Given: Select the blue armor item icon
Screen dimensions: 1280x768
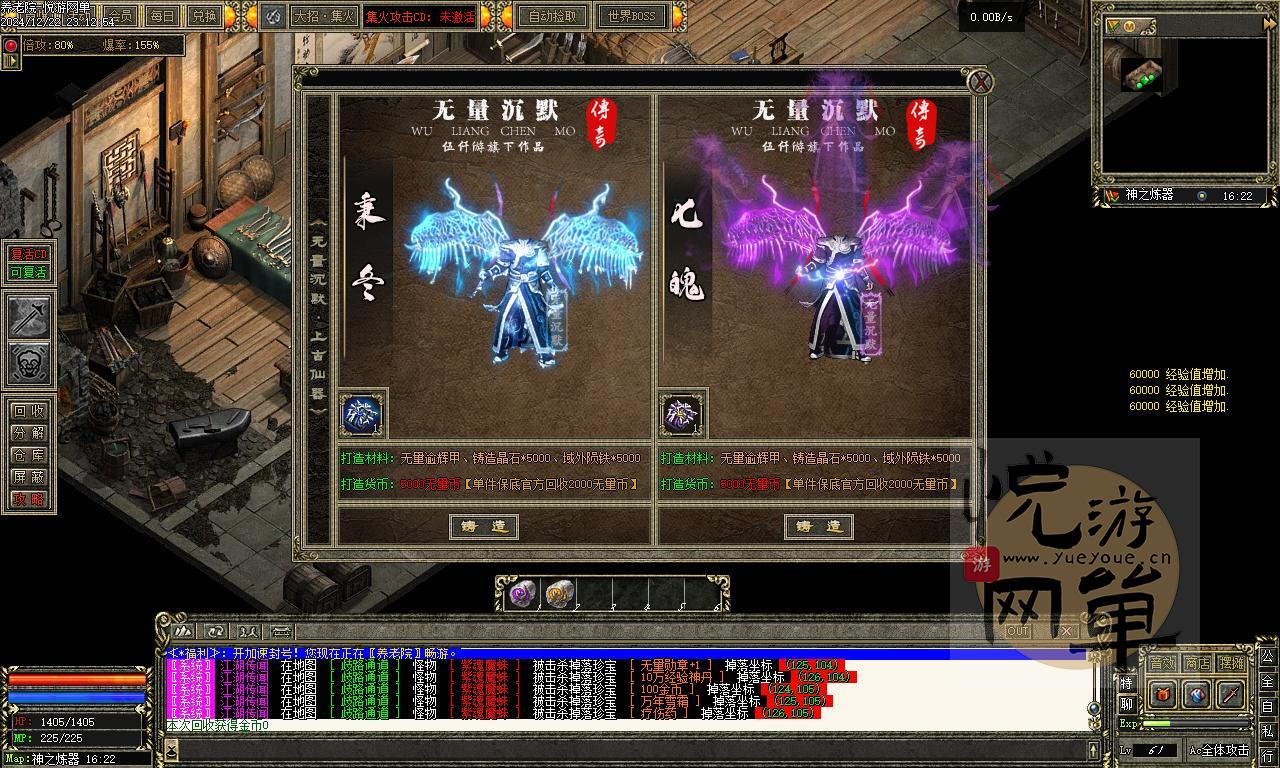Looking at the screenshot, I should pos(361,414).
